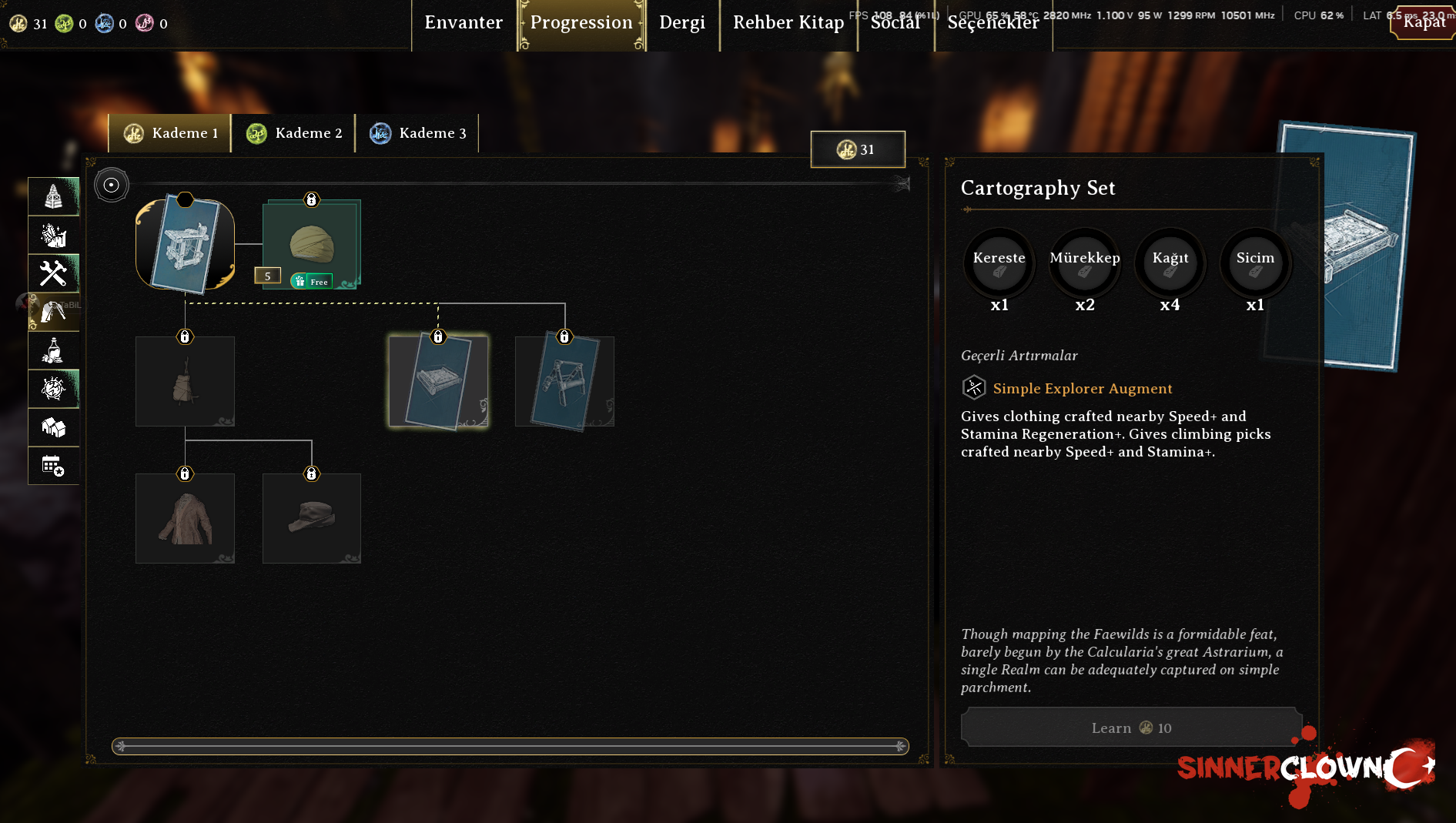Open the potion bottle category
This screenshot has height=823, width=1456.
click(x=54, y=350)
